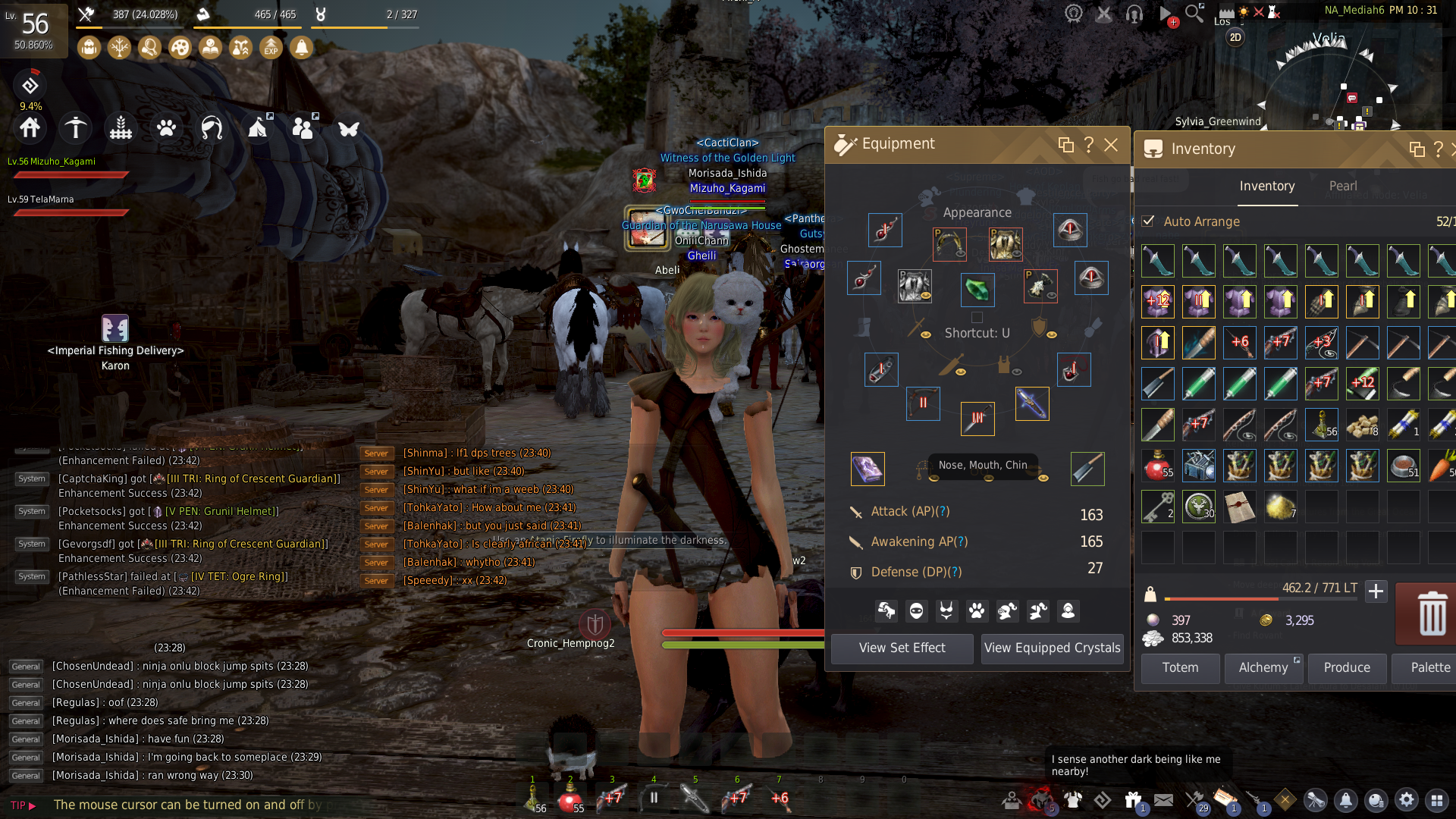
Task: Click the green gem equipment slot
Action: (x=977, y=290)
